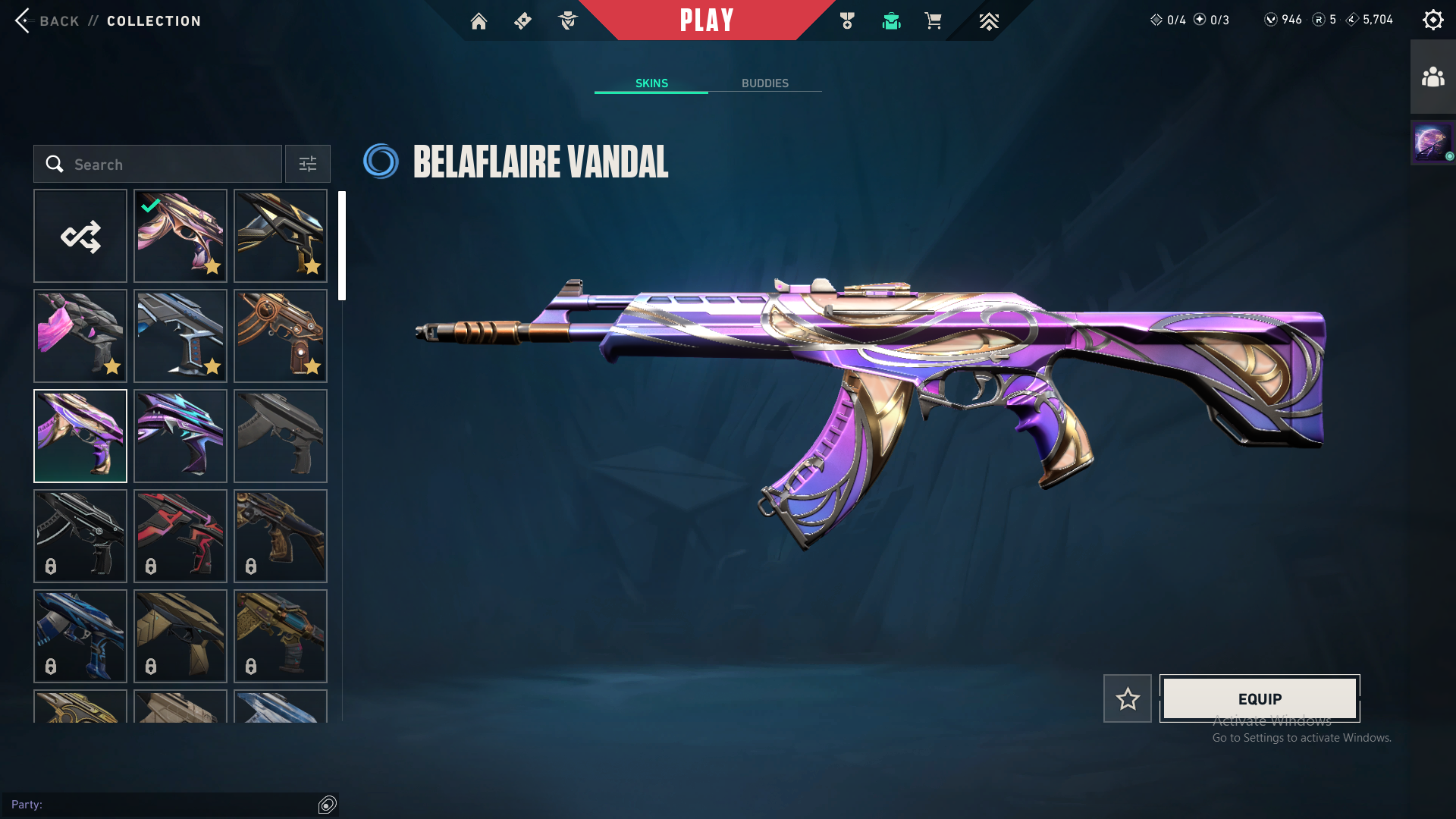This screenshot has width=1456, height=819.
Task: Switch to the Buddies tab
Action: pyautogui.click(x=764, y=83)
